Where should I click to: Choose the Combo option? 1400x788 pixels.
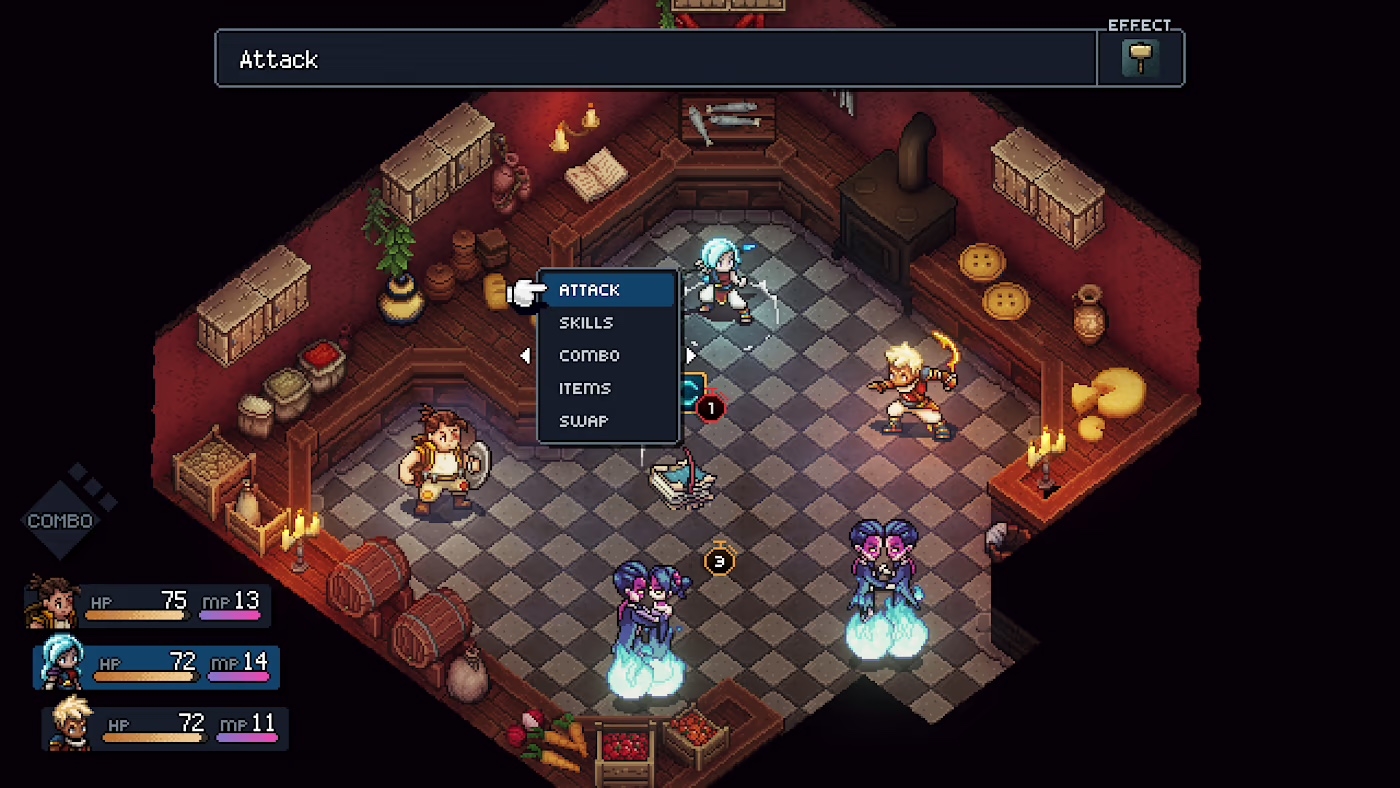coord(589,356)
